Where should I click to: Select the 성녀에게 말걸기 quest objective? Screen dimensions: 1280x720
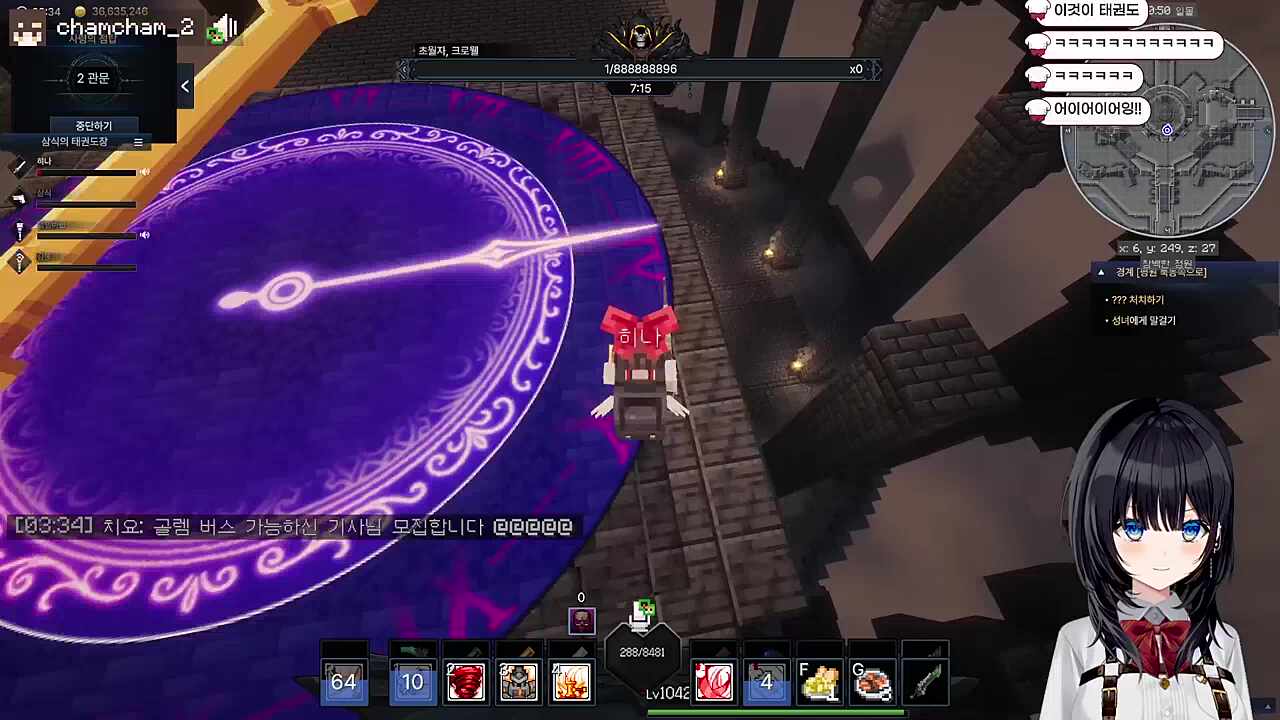point(1143,321)
